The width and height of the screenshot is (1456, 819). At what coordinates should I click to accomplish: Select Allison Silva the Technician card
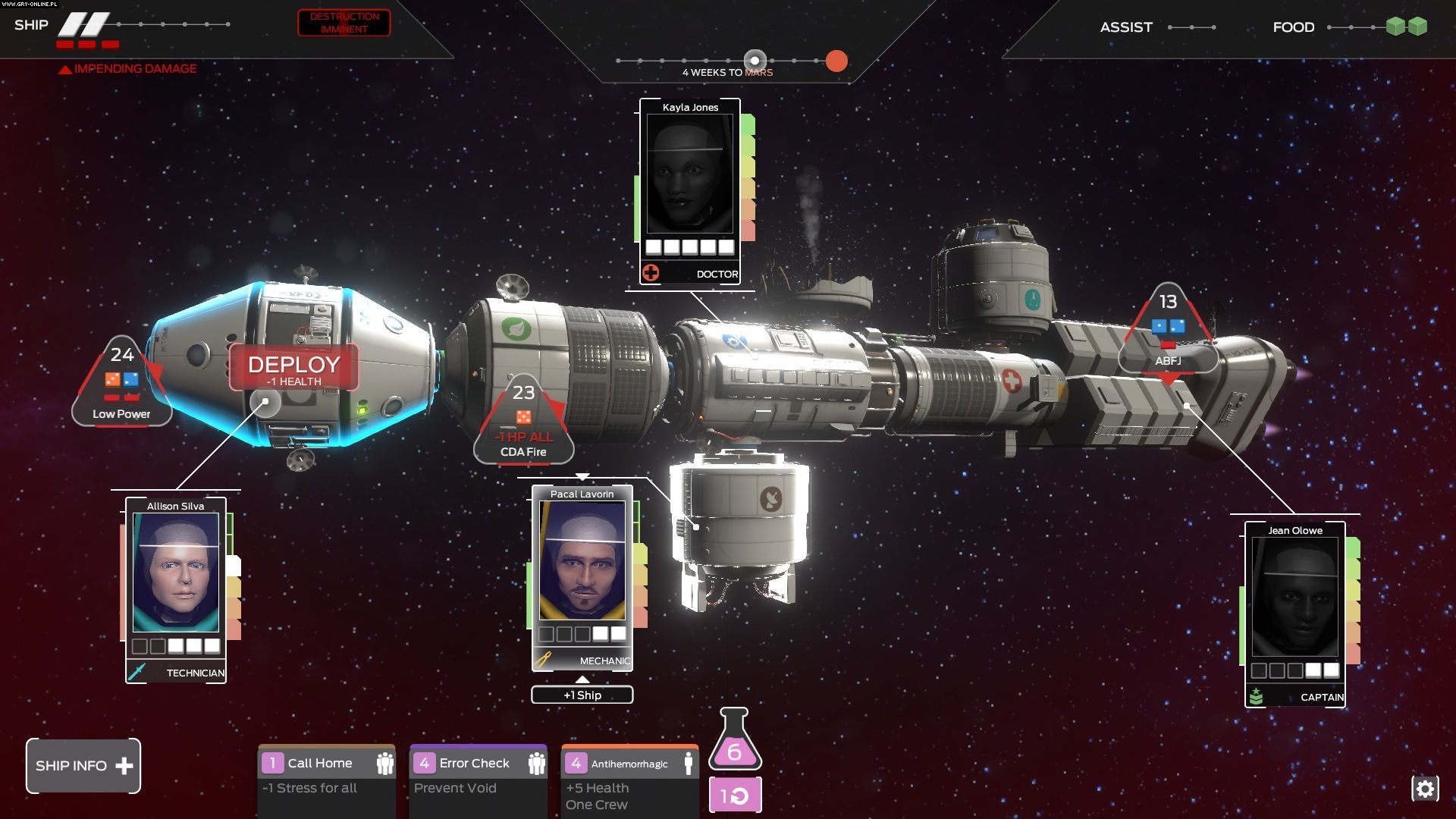tap(176, 588)
